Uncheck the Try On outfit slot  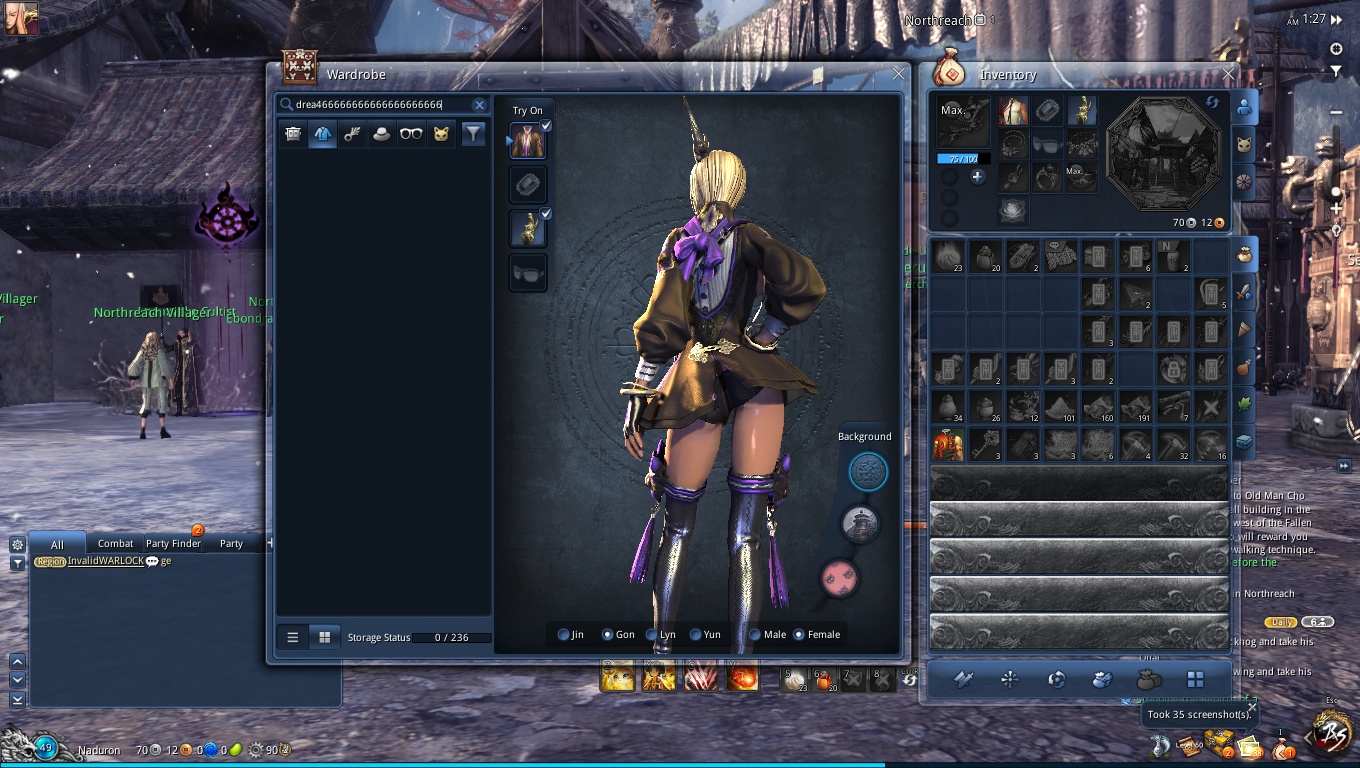(546, 127)
